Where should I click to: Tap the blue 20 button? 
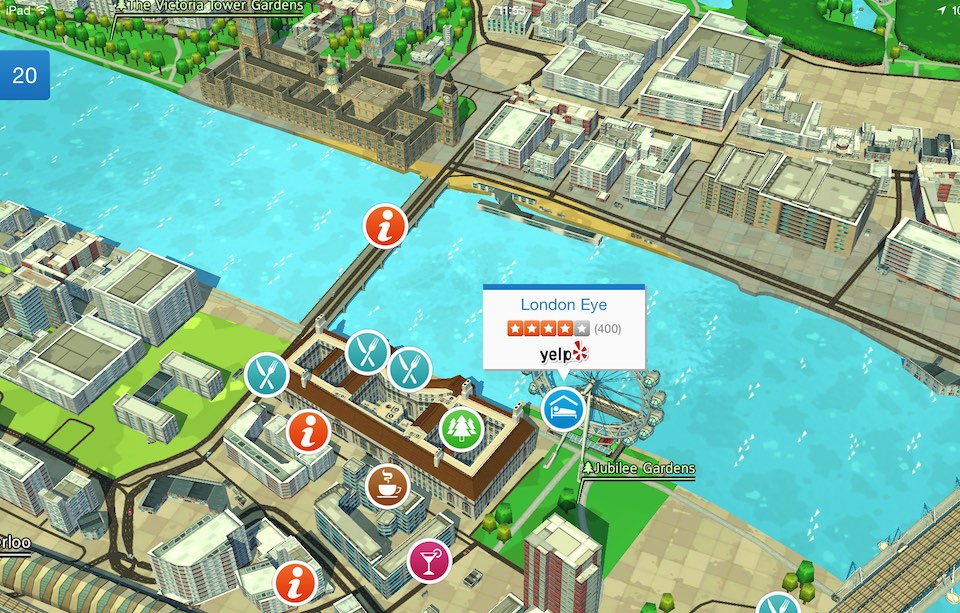click(x=24, y=76)
